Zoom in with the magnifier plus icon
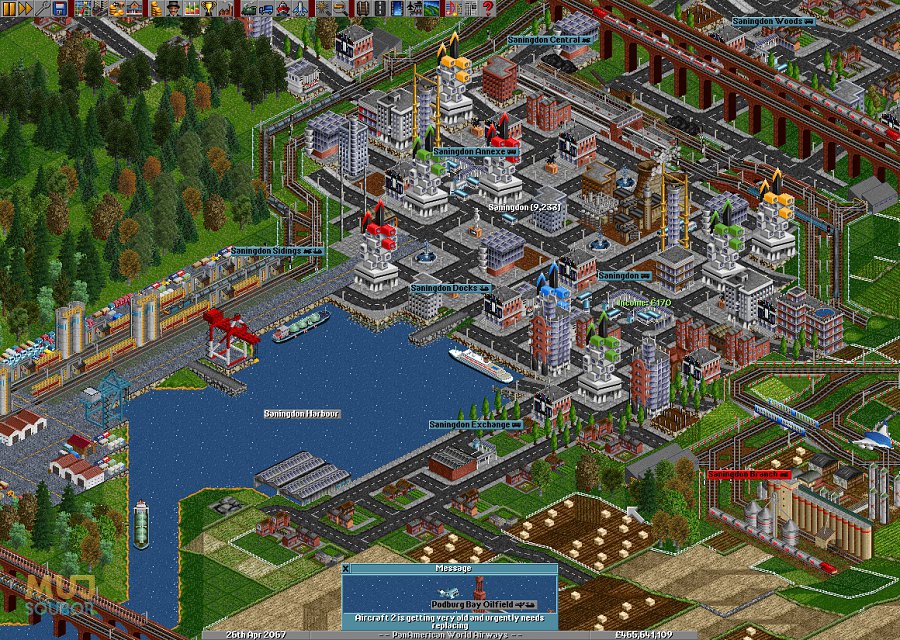The height and width of the screenshot is (640, 900). pos(324,9)
